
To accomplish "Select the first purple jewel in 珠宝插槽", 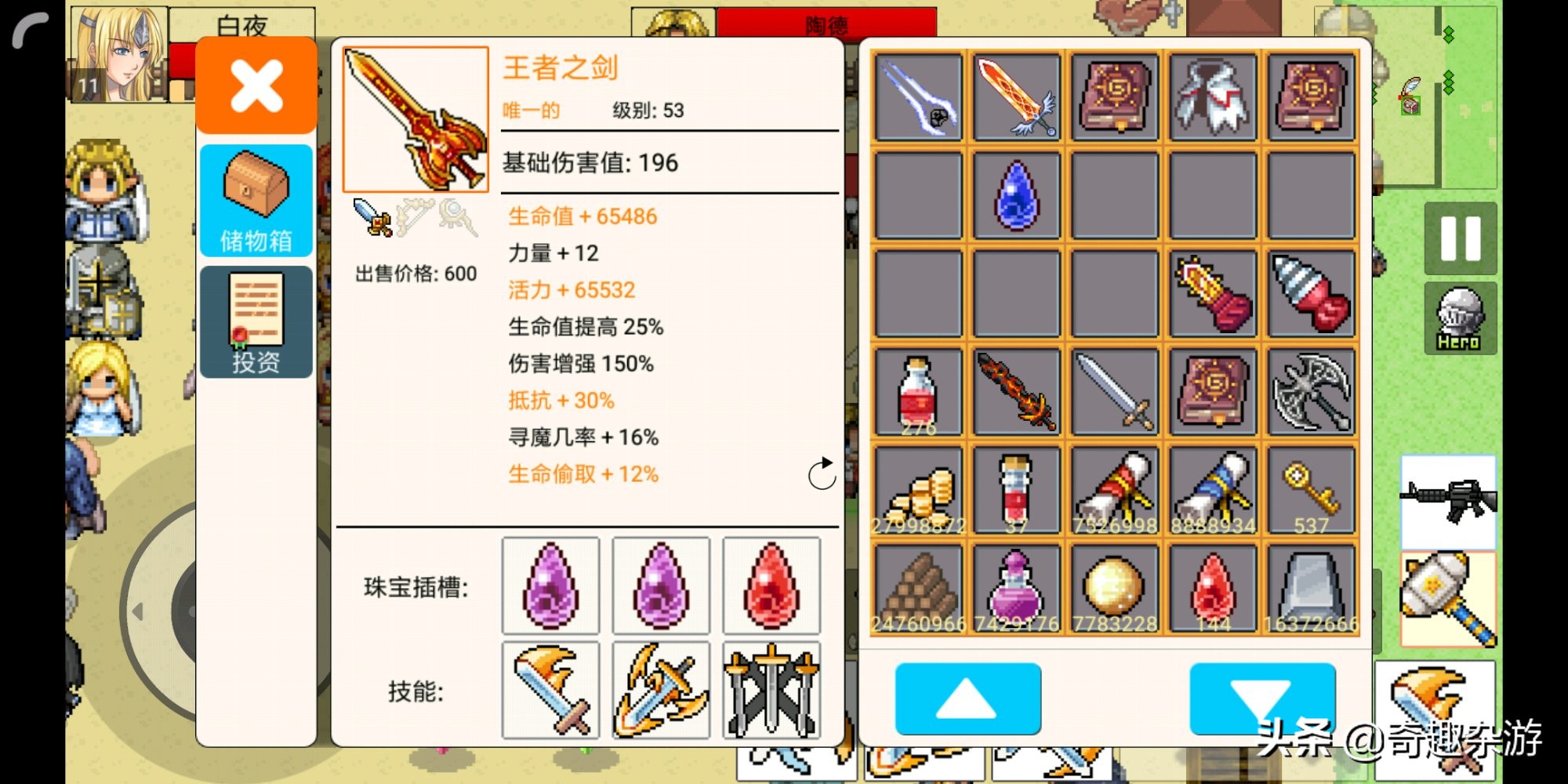I will [x=551, y=586].
